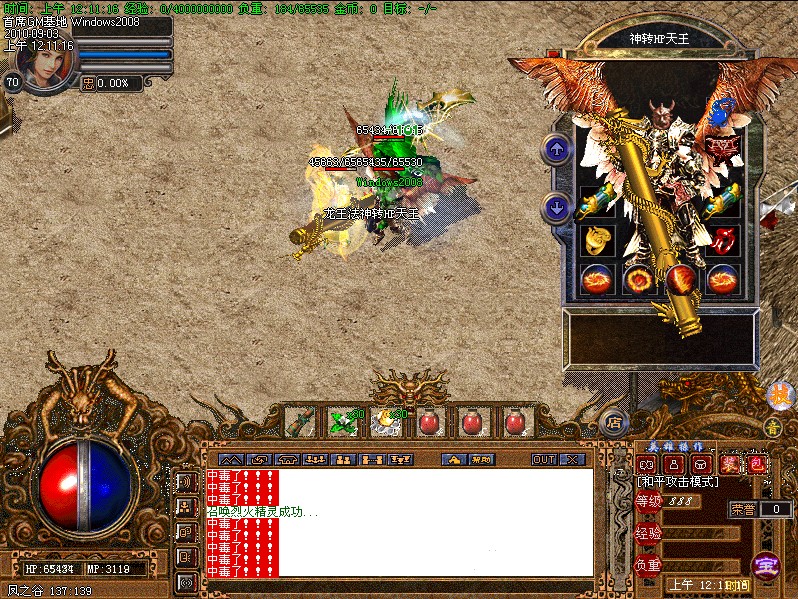The width and height of the screenshot is (798, 599).
Task: Use the green herb hotbar item
Action: pos(342,422)
